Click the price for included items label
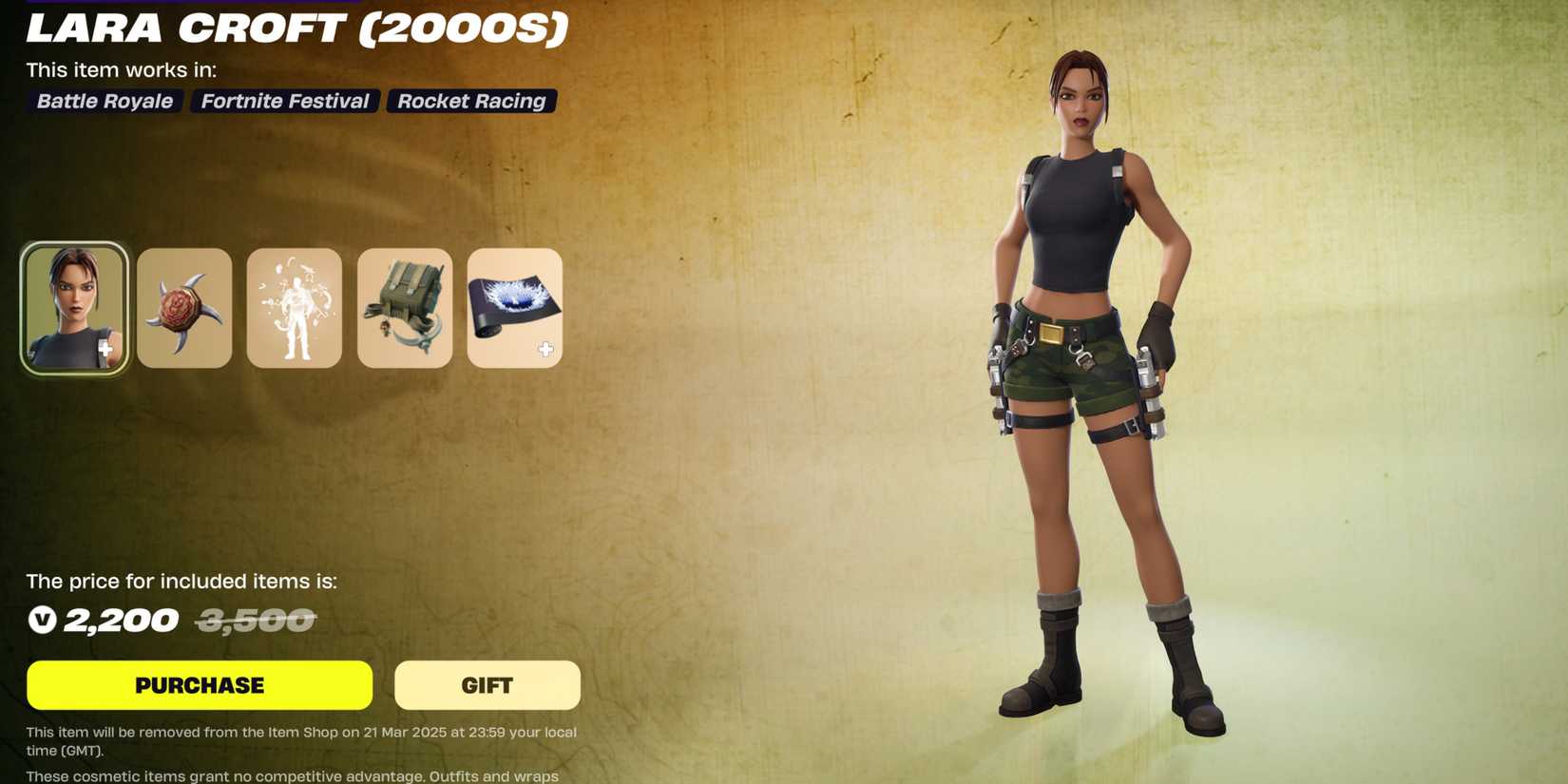The height and width of the screenshot is (784, 1568). click(x=182, y=581)
